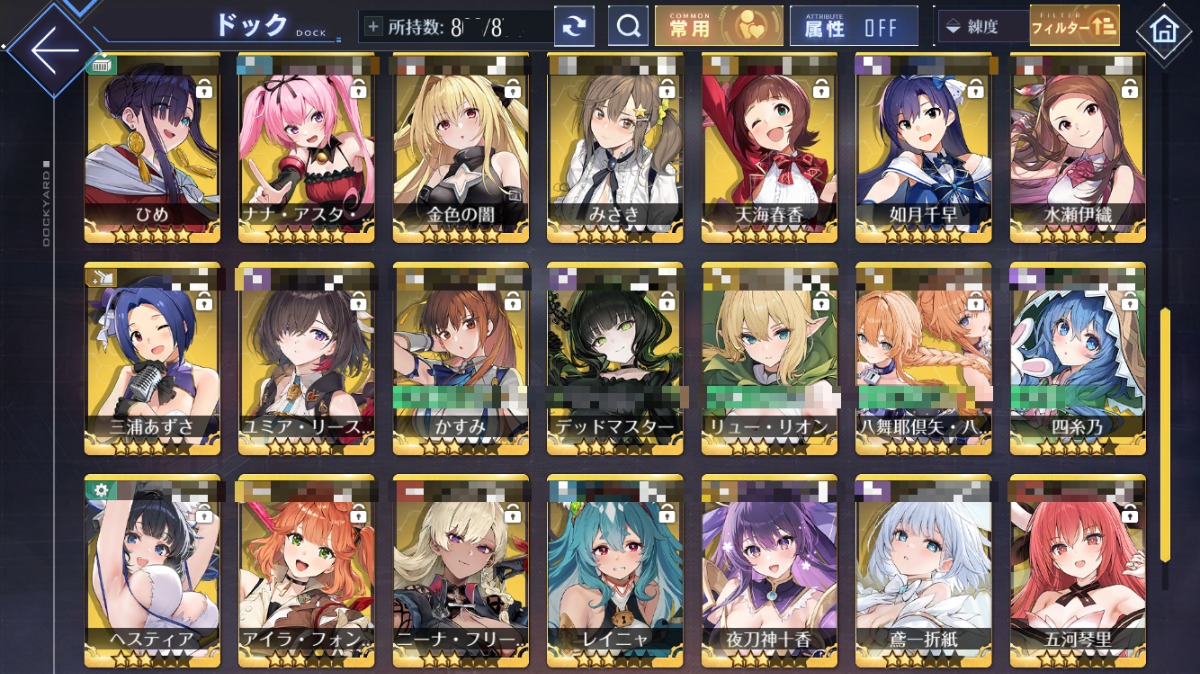The width and height of the screenshot is (1200, 674).
Task: Open the 練度 sort dropdown
Action: point(982,27)
